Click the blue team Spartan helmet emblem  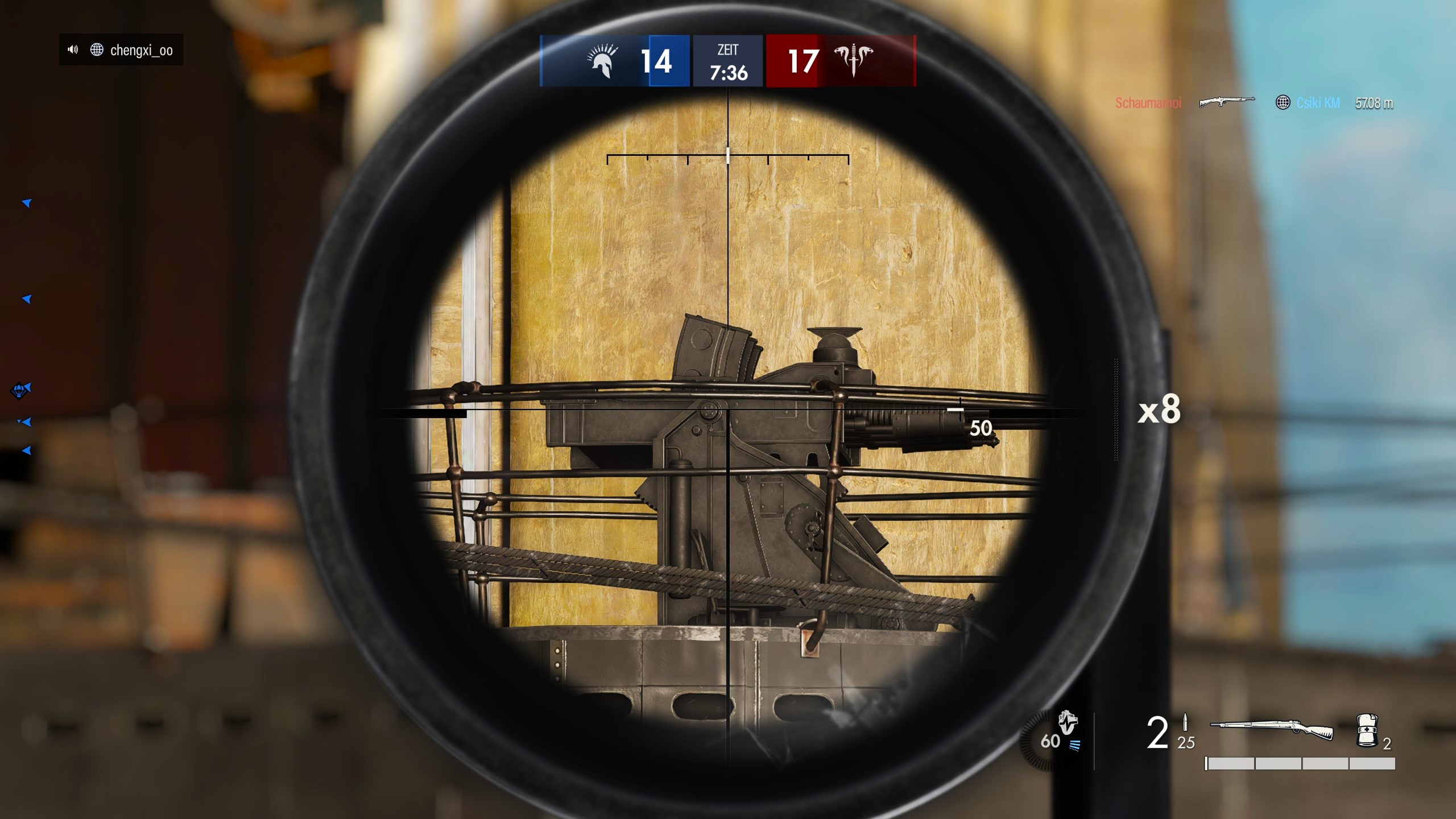(x=602, y=61)
